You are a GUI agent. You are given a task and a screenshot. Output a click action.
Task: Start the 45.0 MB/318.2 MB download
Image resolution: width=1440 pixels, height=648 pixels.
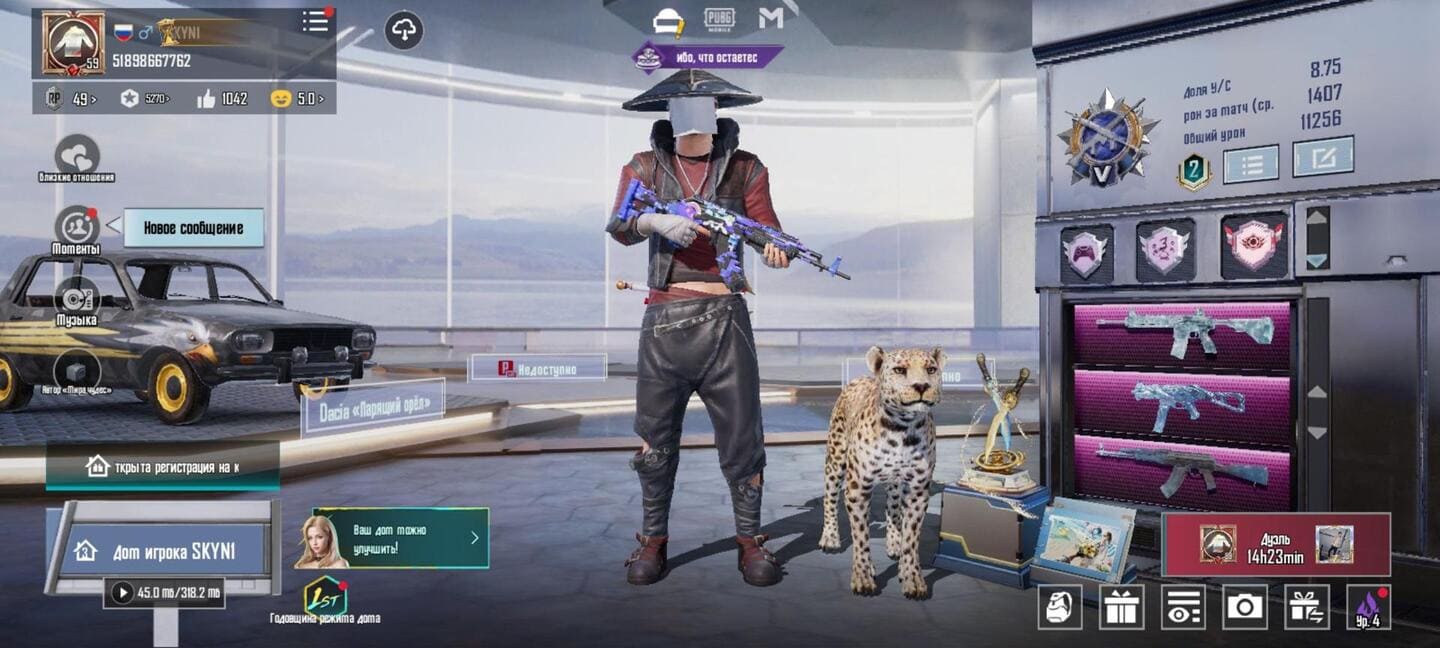[123, 593]
